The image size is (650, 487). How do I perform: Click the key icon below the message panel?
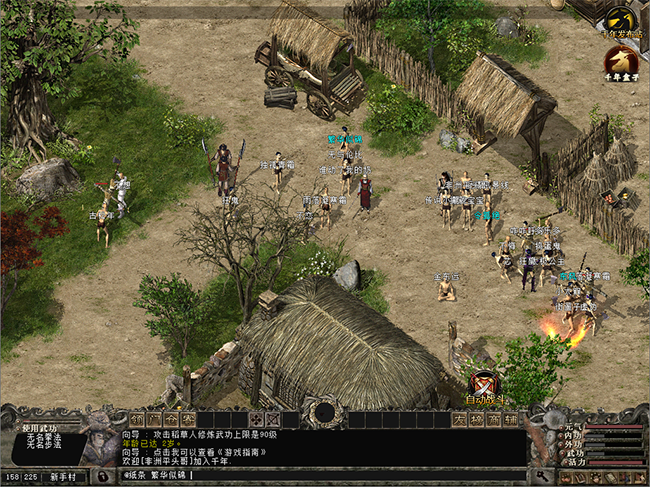tap(544, 475)
